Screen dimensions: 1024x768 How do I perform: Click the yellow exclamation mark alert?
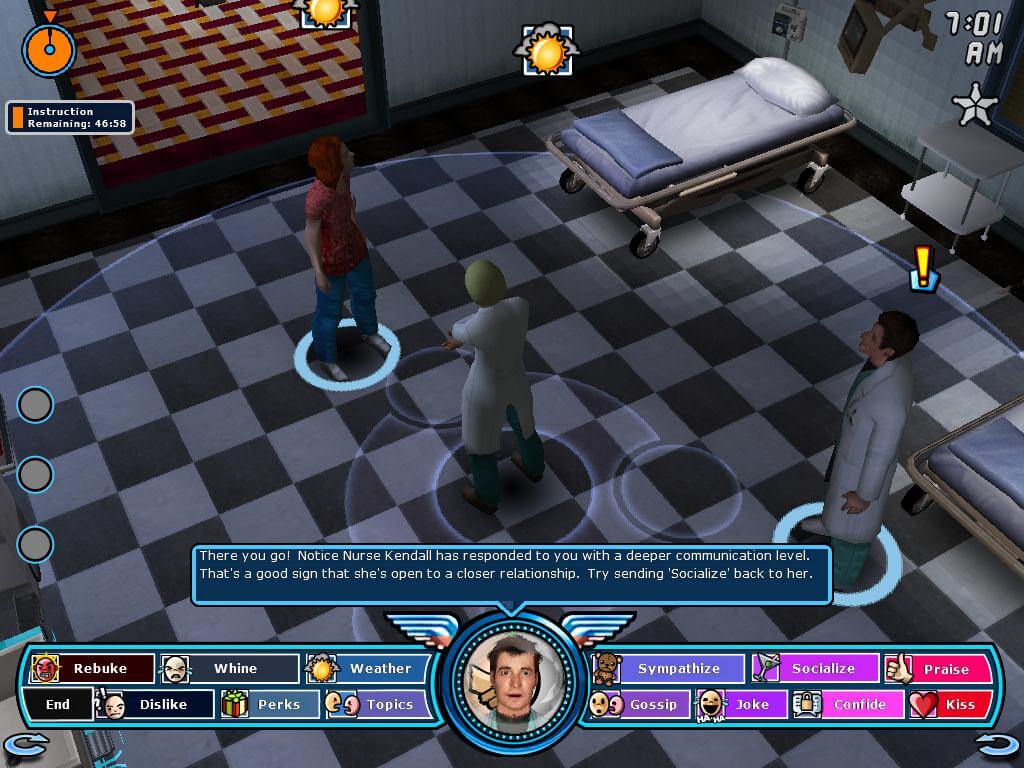[x=924, y=268]
